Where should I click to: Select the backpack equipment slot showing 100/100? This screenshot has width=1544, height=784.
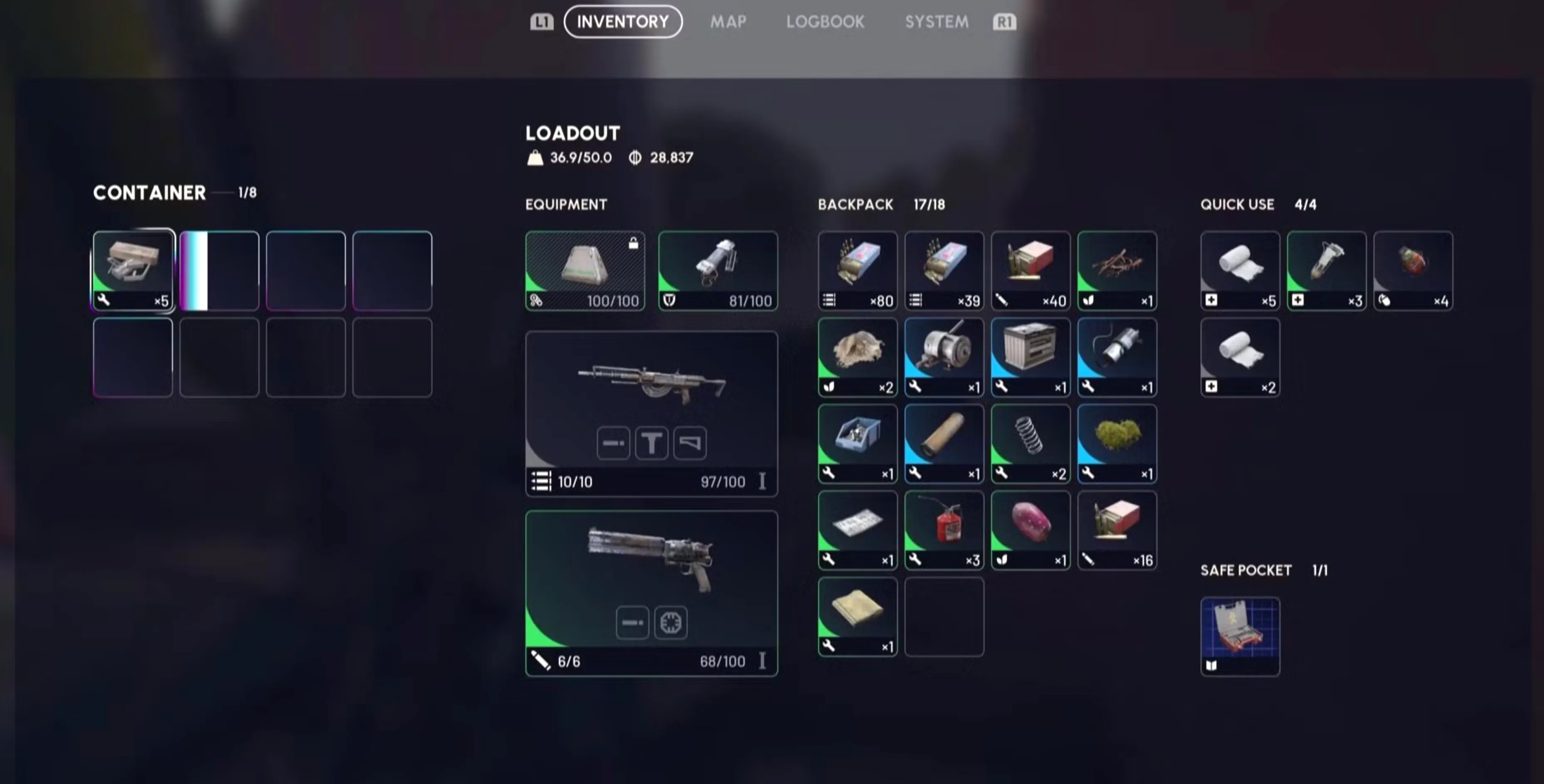[585, 270]
